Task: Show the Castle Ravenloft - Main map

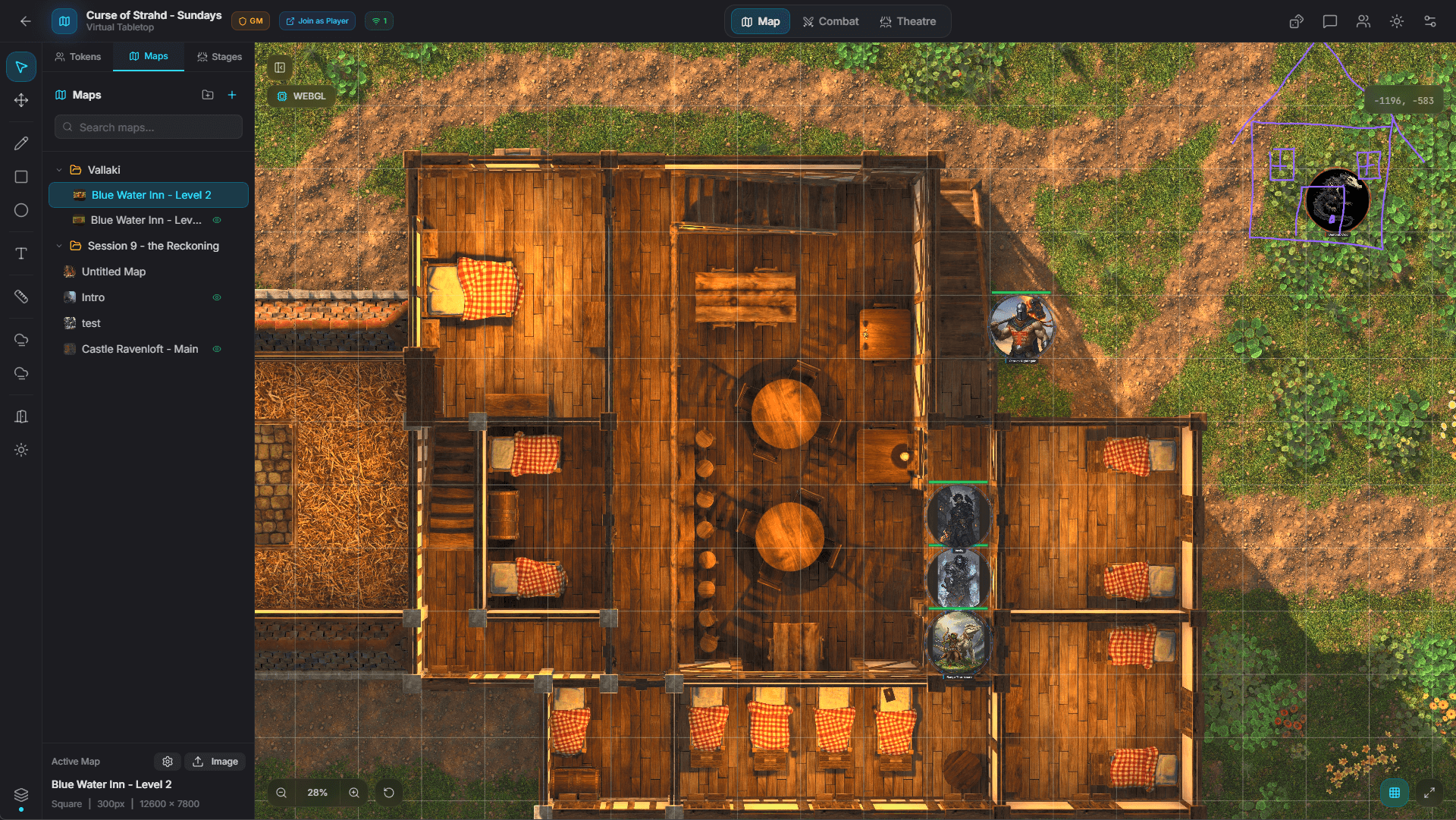Action: [218, 348]
